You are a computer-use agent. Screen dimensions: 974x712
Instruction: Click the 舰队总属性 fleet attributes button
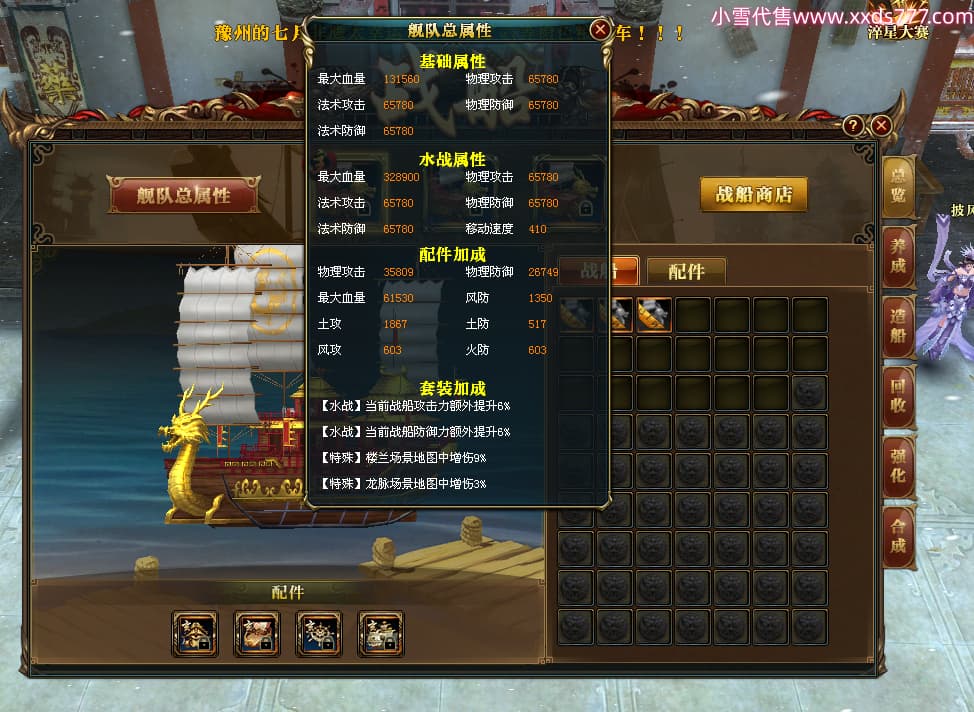click(183, 194)
